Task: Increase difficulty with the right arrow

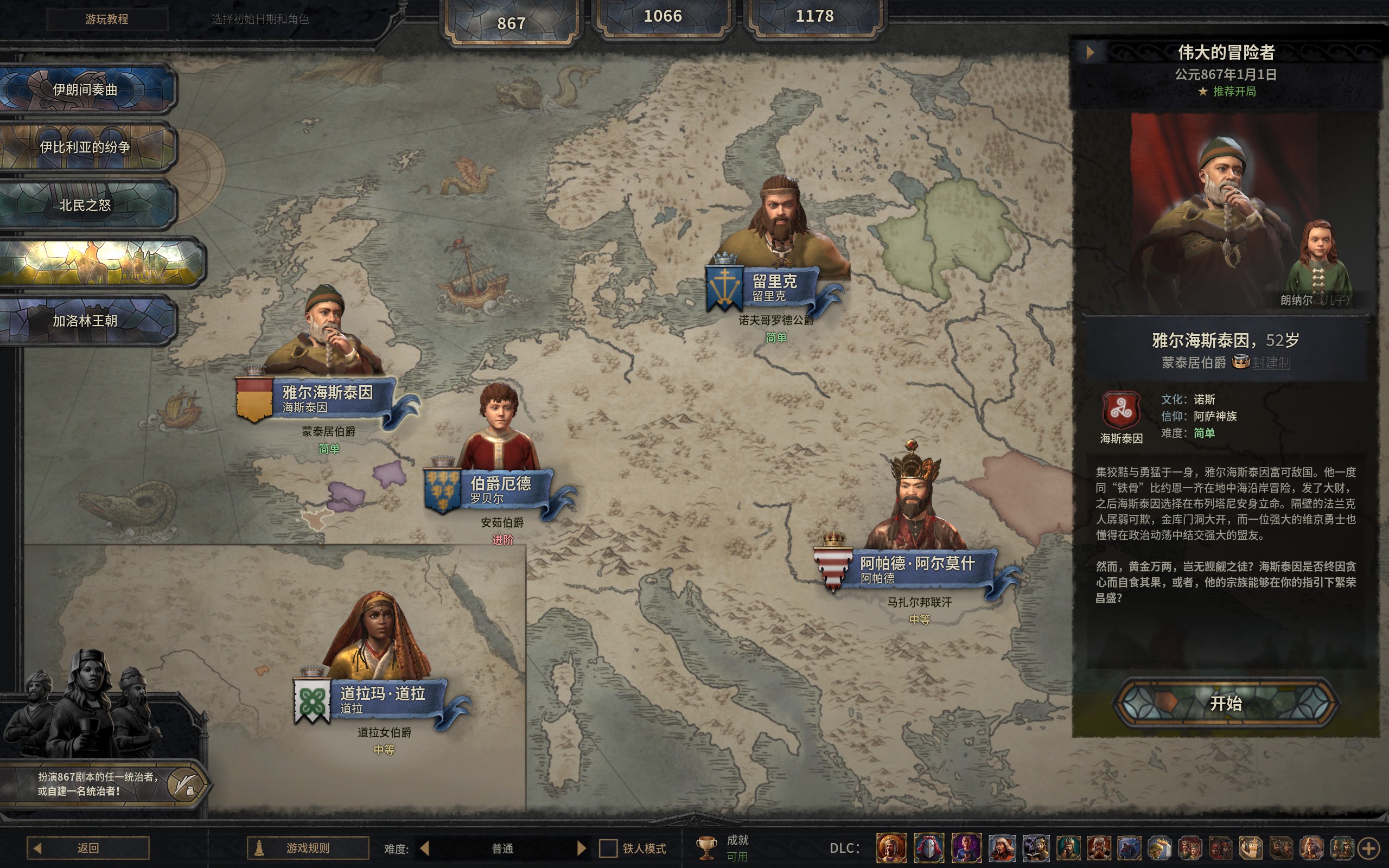Action: [x=581, y=848]
